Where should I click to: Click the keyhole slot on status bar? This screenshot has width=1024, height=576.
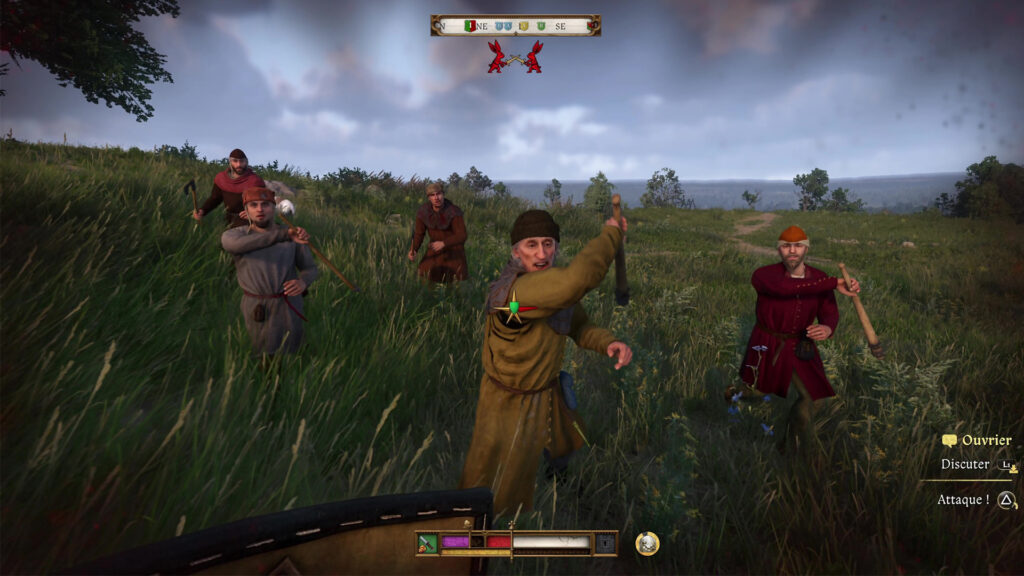[606, 543]
